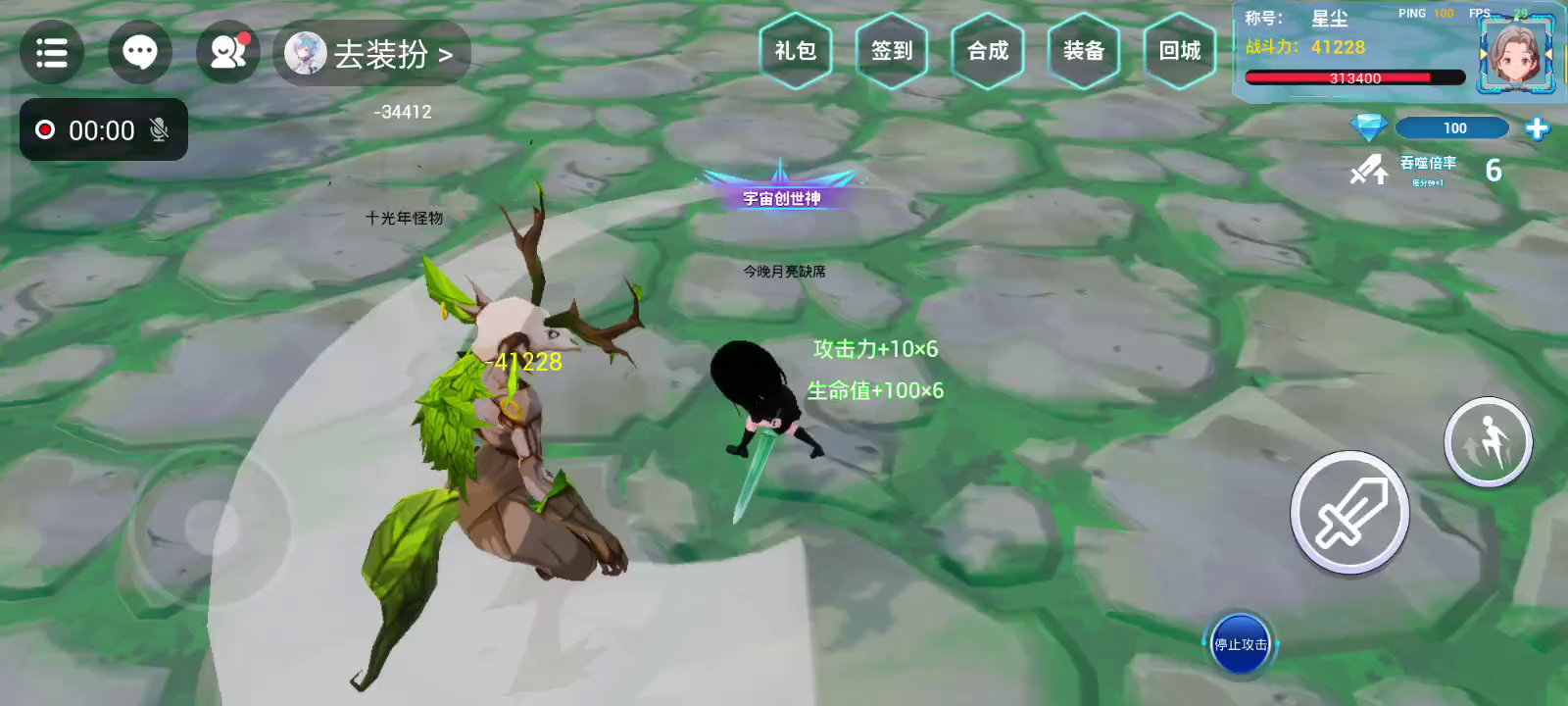Viewport: 1568px width, 706px height.
Task: Start the screen recording red dot
Action: pos(45,129)
